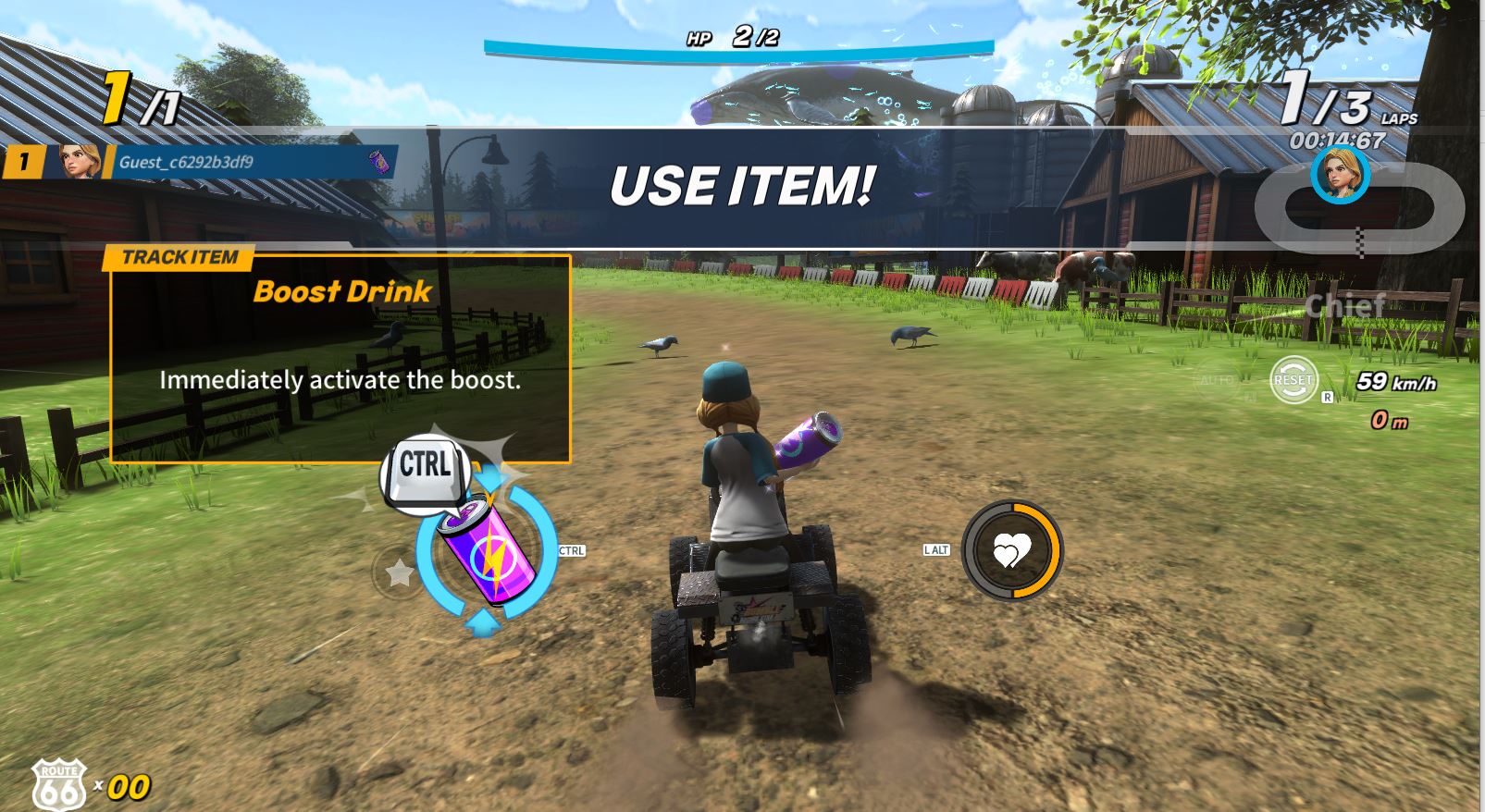This screenshot has height=812, width=1485.
Task: Click the racer portrait on the minimap
Action: [x=1340, y=173]
